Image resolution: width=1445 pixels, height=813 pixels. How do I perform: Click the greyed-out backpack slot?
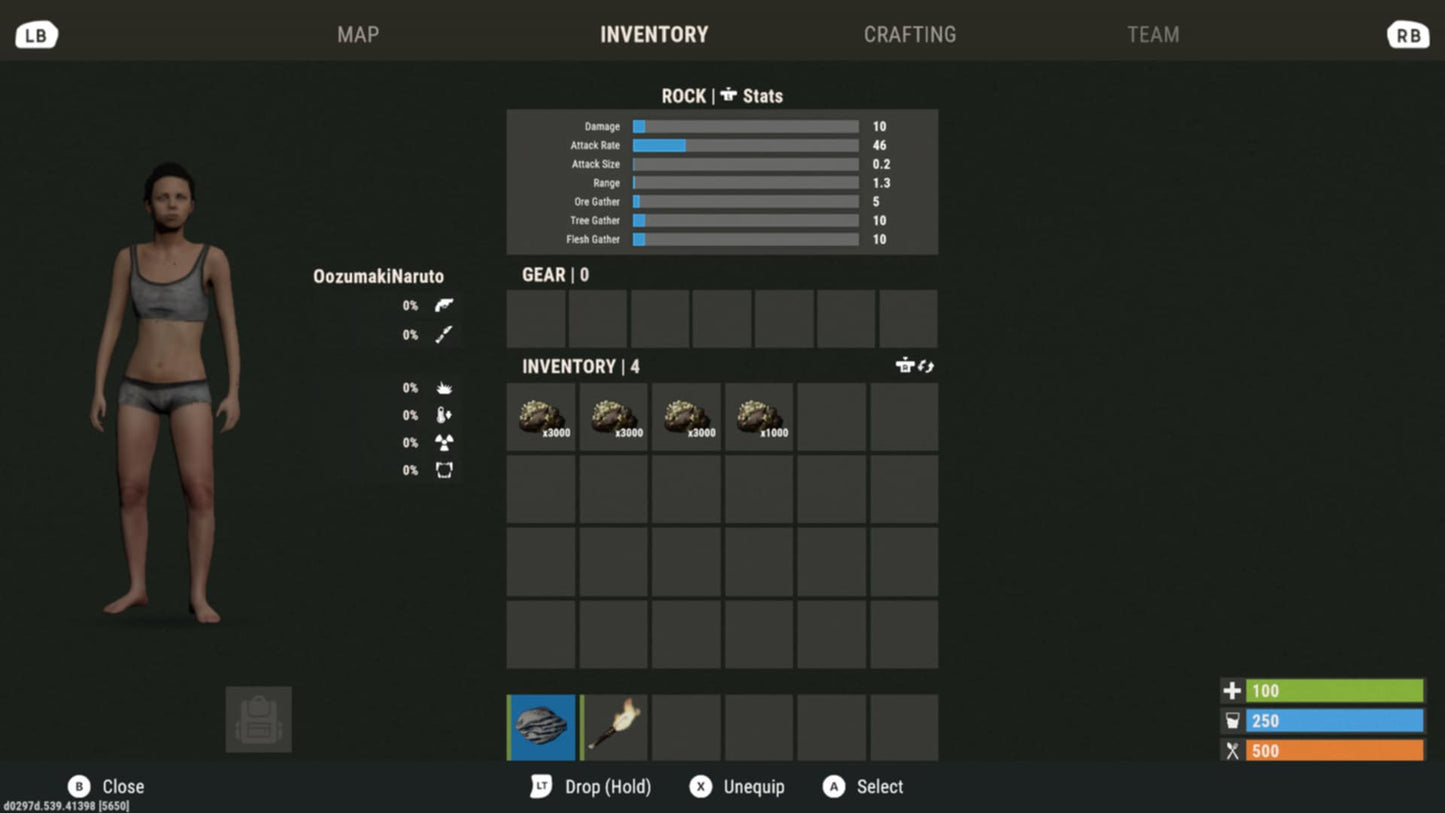pos(259,719)
